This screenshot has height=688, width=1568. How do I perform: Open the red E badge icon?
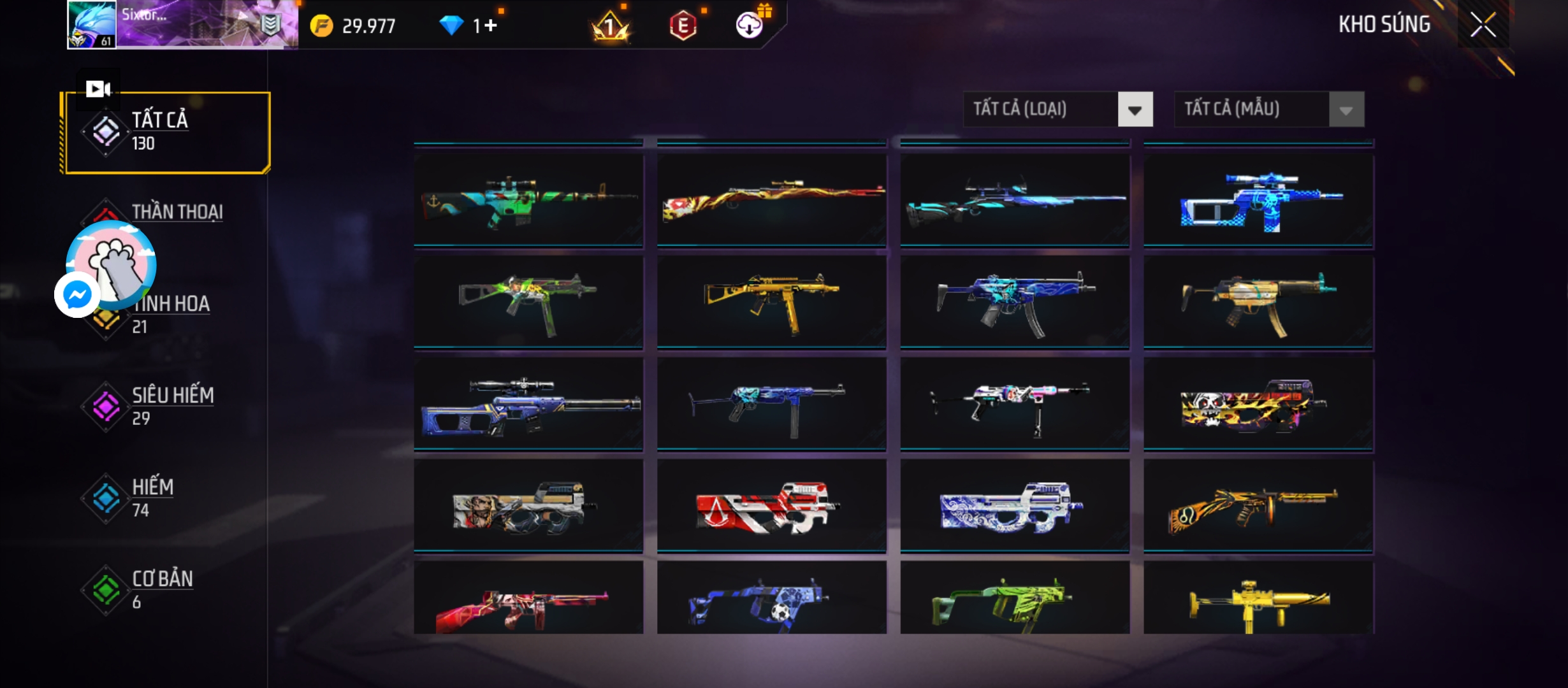pos(683,25)
